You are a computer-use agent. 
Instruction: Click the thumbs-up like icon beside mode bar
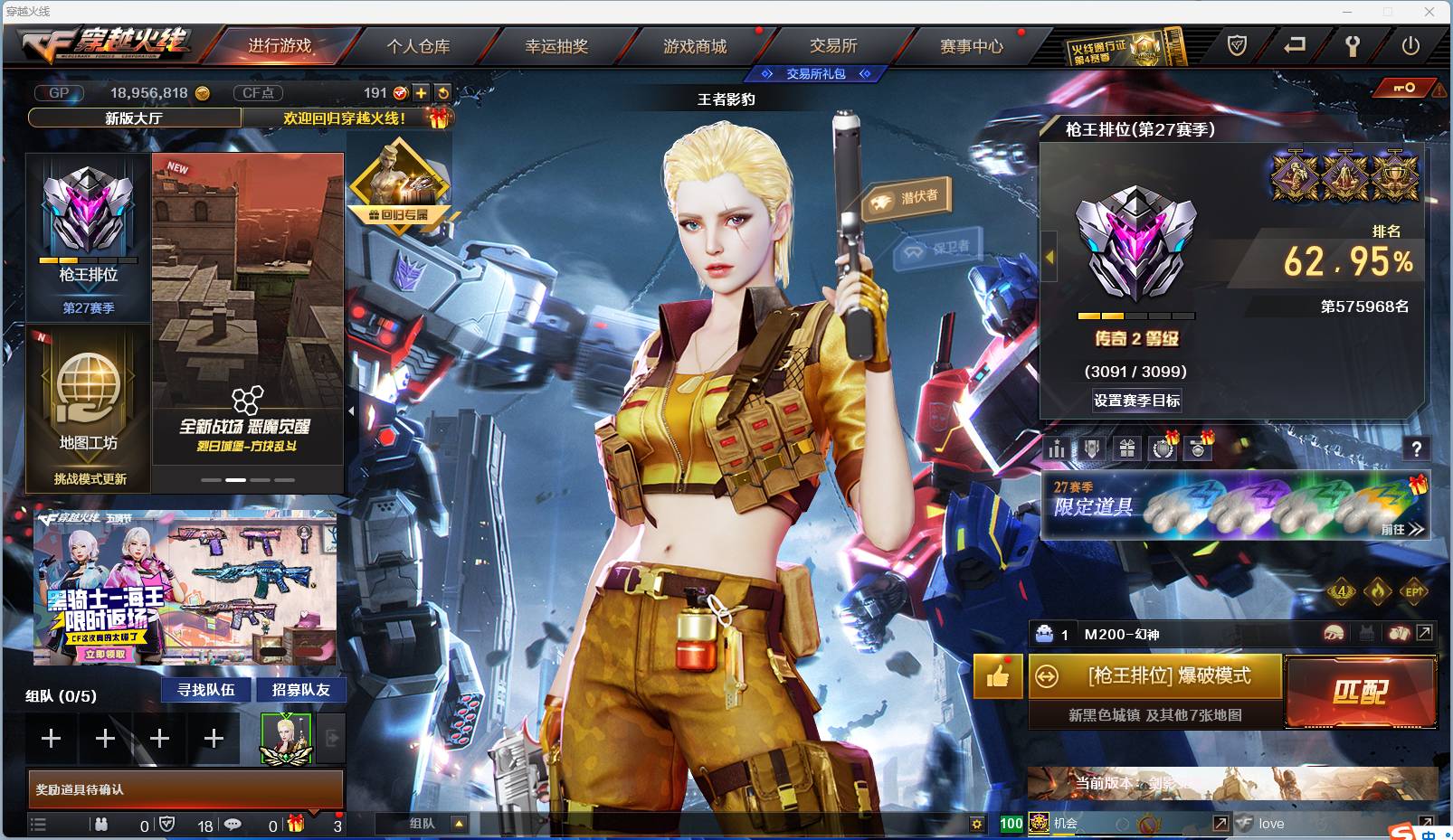997,676
